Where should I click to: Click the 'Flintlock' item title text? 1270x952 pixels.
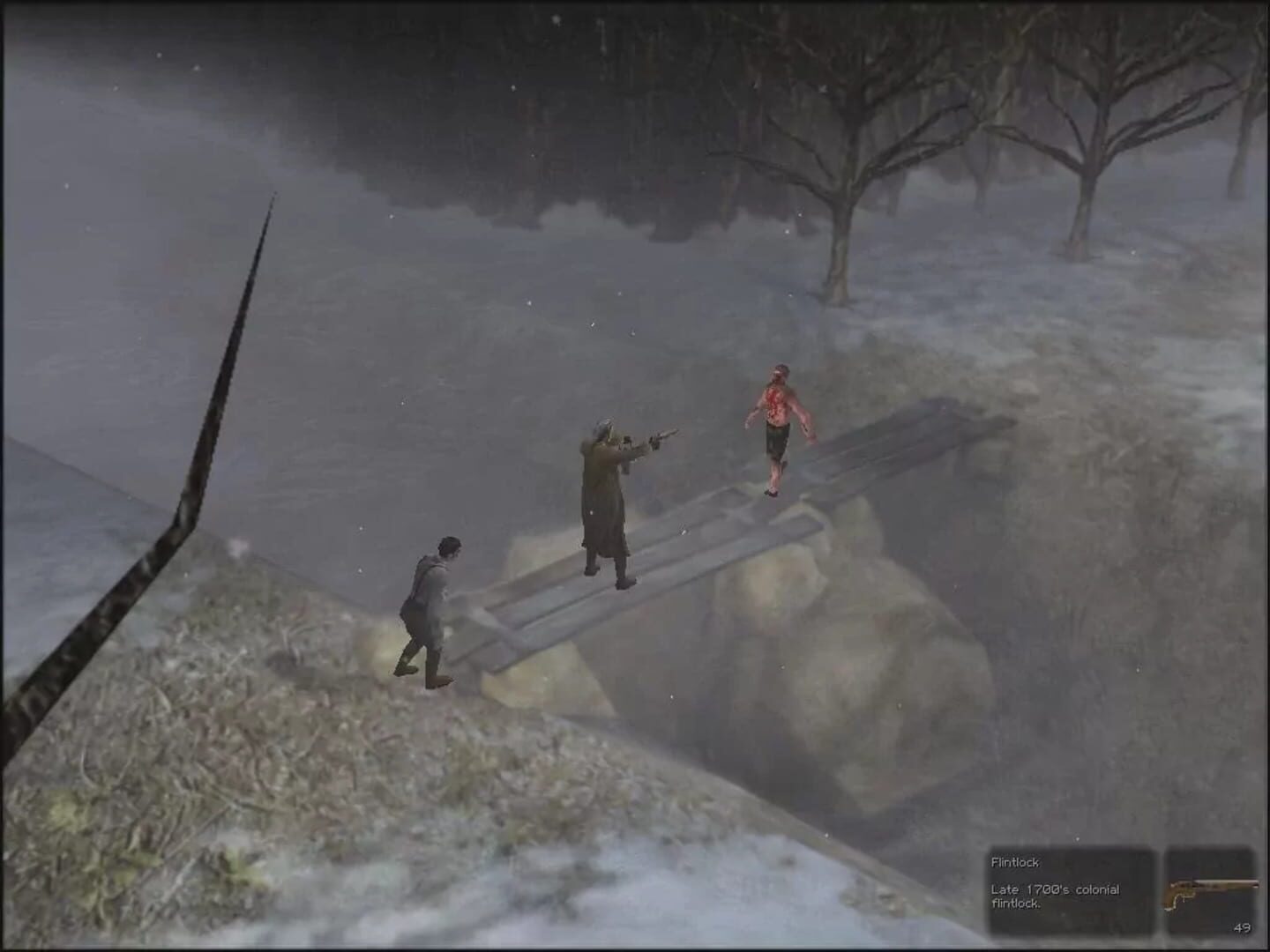[1015, 861]
